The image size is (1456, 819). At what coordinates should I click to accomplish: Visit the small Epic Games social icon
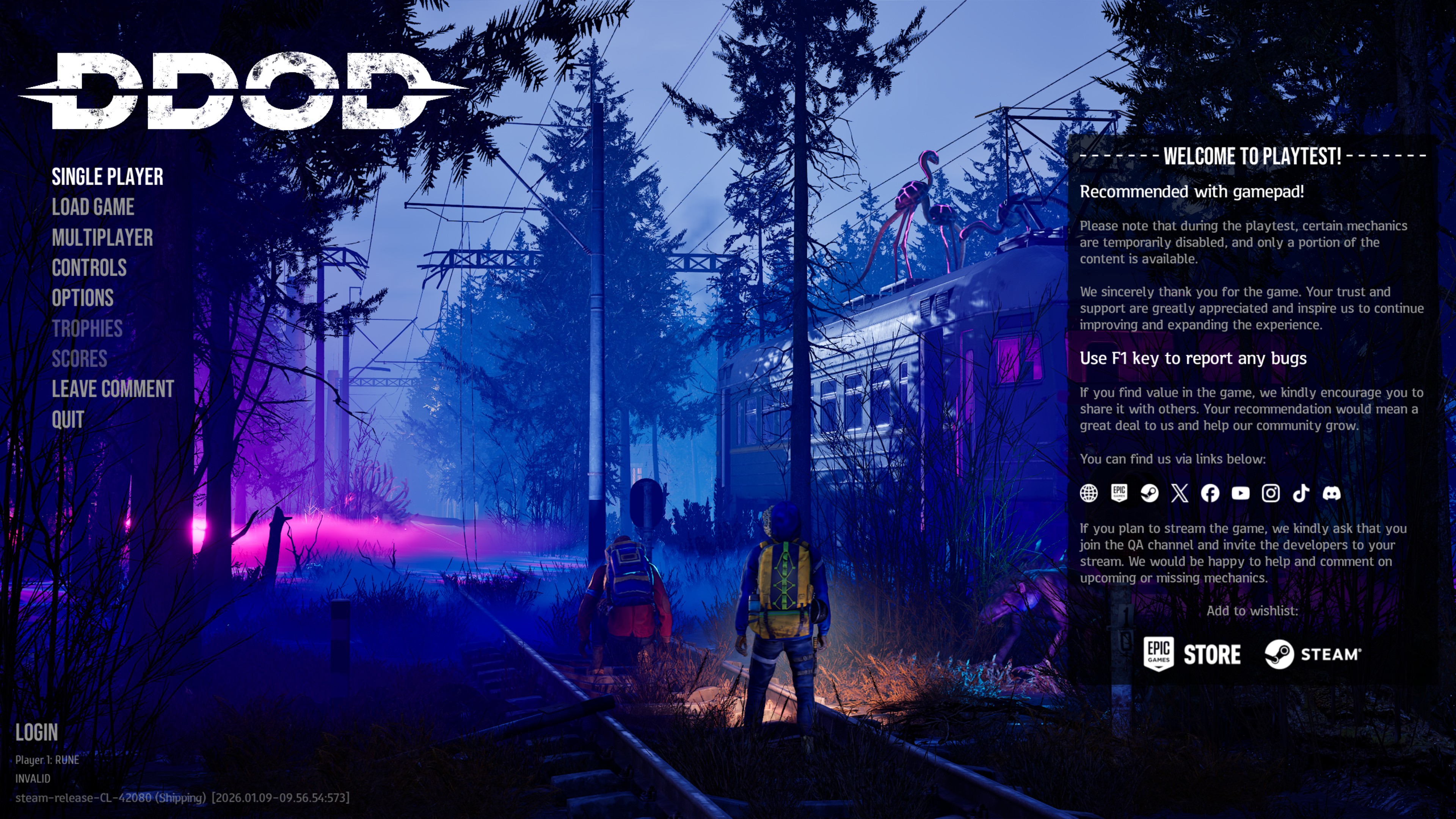(x=1119, y=493)
